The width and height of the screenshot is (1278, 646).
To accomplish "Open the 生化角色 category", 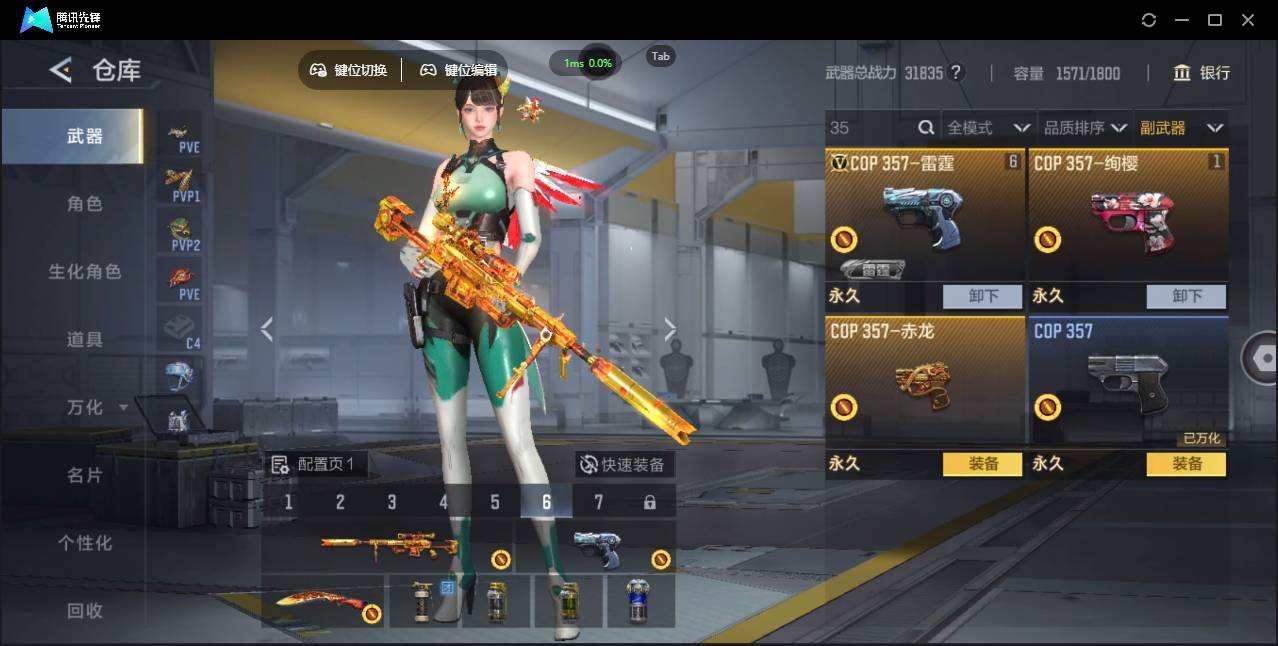I will click(85, 272).
